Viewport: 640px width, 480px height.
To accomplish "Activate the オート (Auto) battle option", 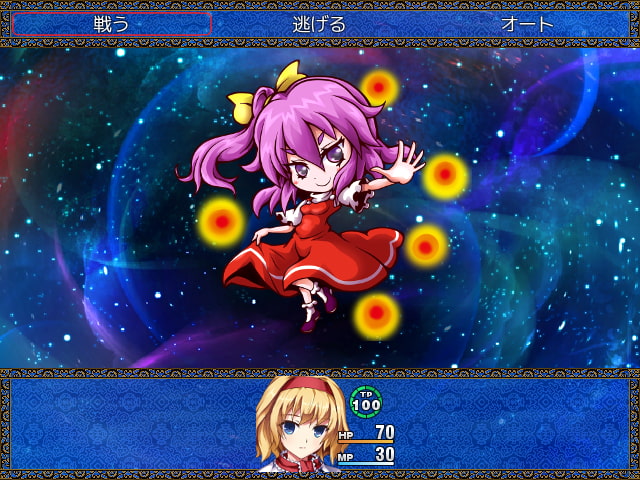I will [x=526, y=24].
